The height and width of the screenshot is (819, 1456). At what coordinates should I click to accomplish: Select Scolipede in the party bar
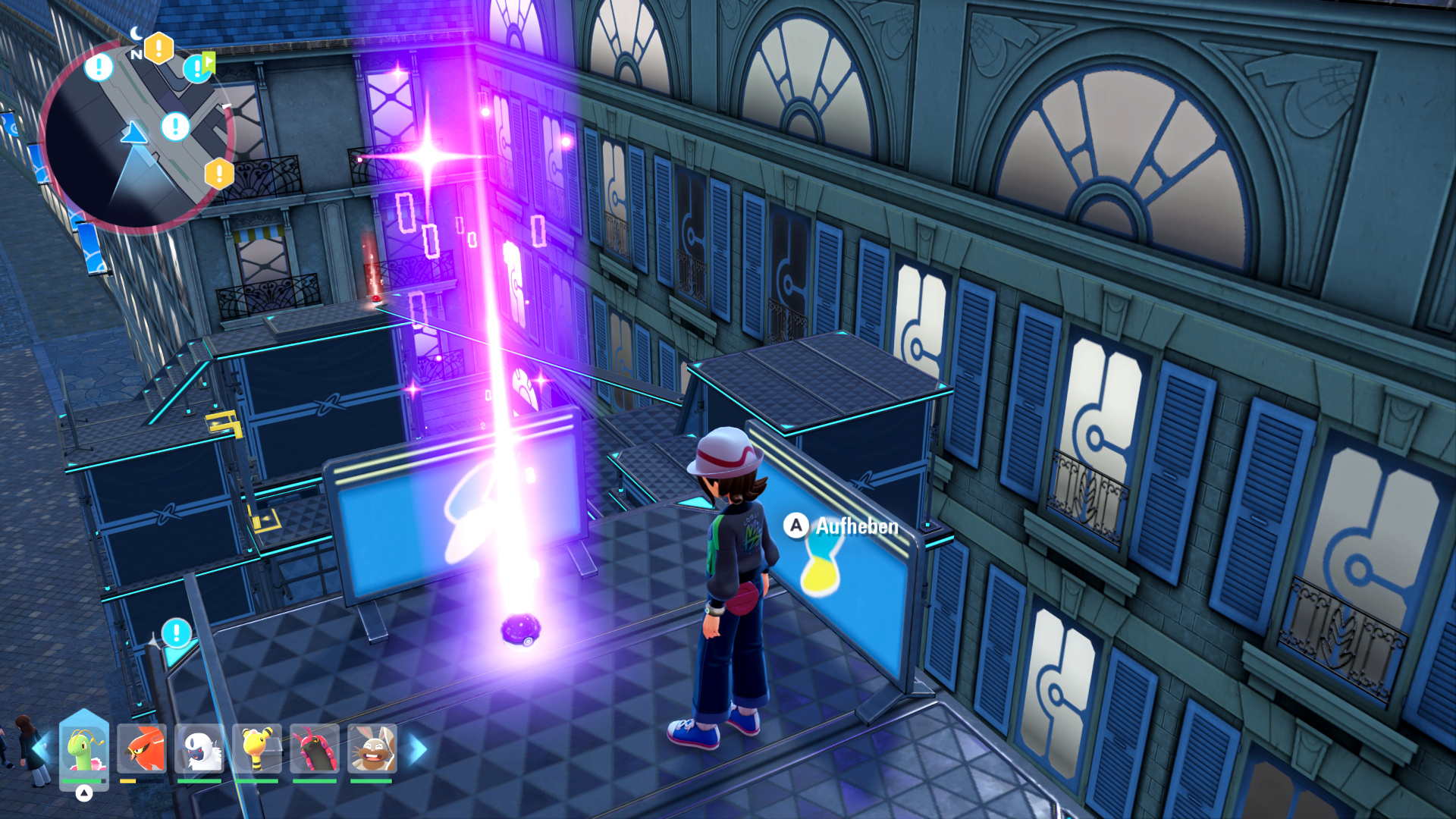(x=315, y=749)
